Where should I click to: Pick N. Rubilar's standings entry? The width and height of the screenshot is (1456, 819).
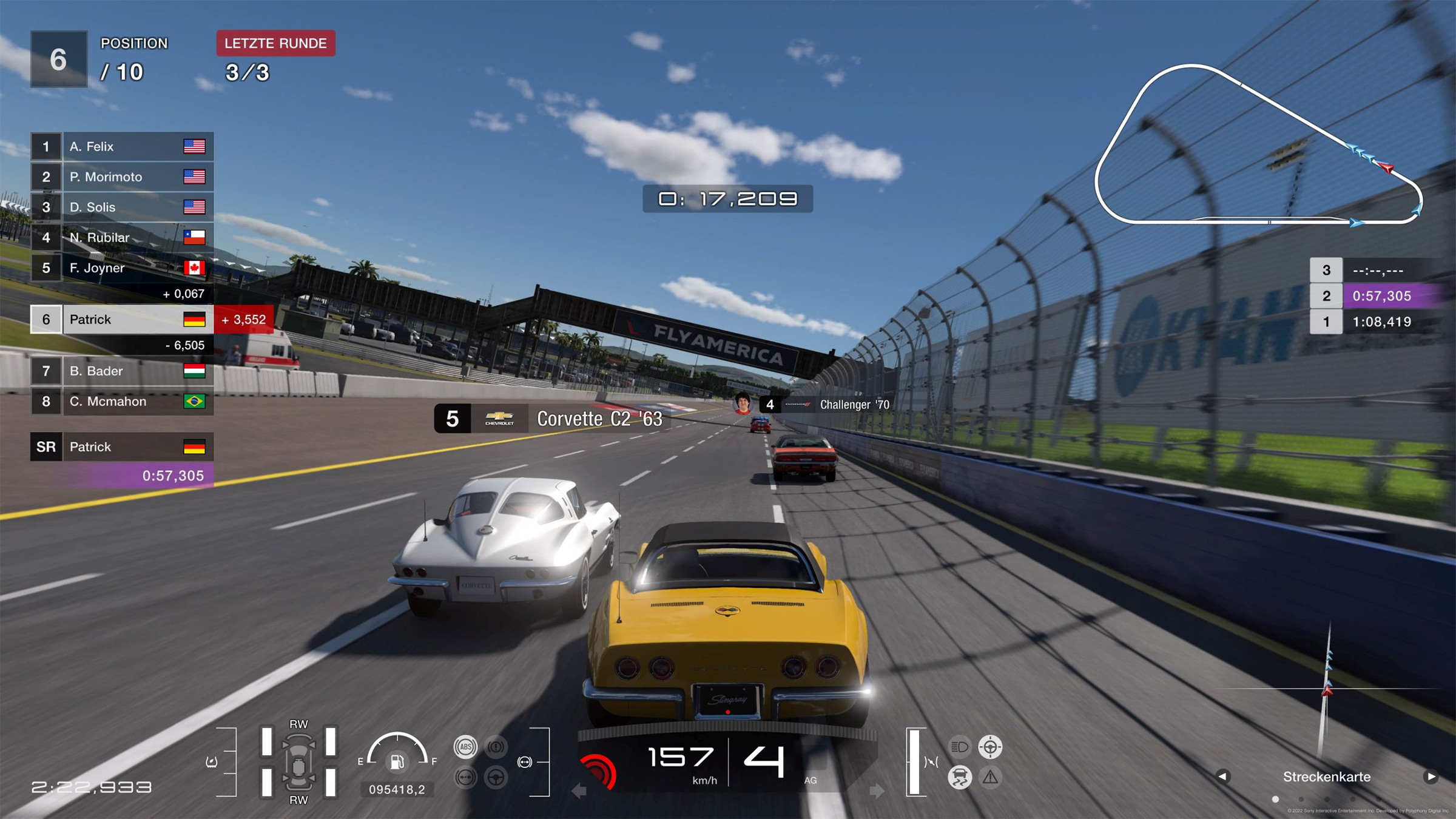(122, 237)
